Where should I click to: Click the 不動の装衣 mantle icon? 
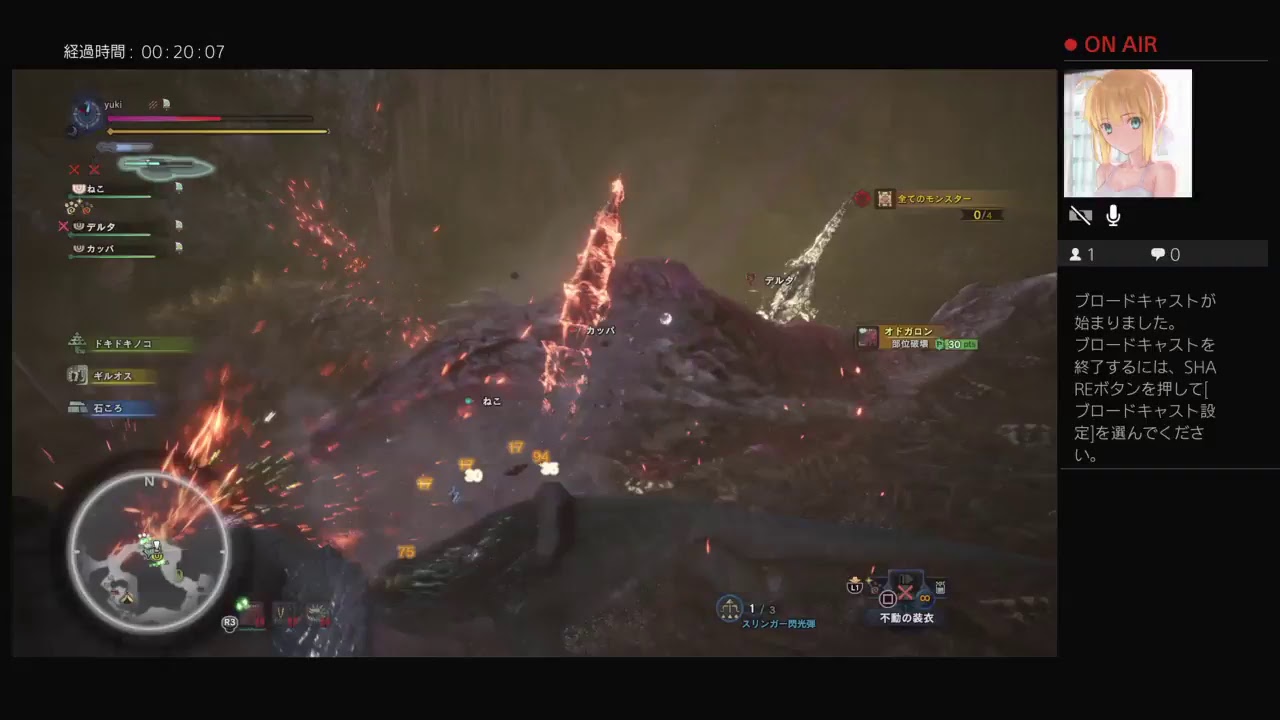(x=905, y=580)
